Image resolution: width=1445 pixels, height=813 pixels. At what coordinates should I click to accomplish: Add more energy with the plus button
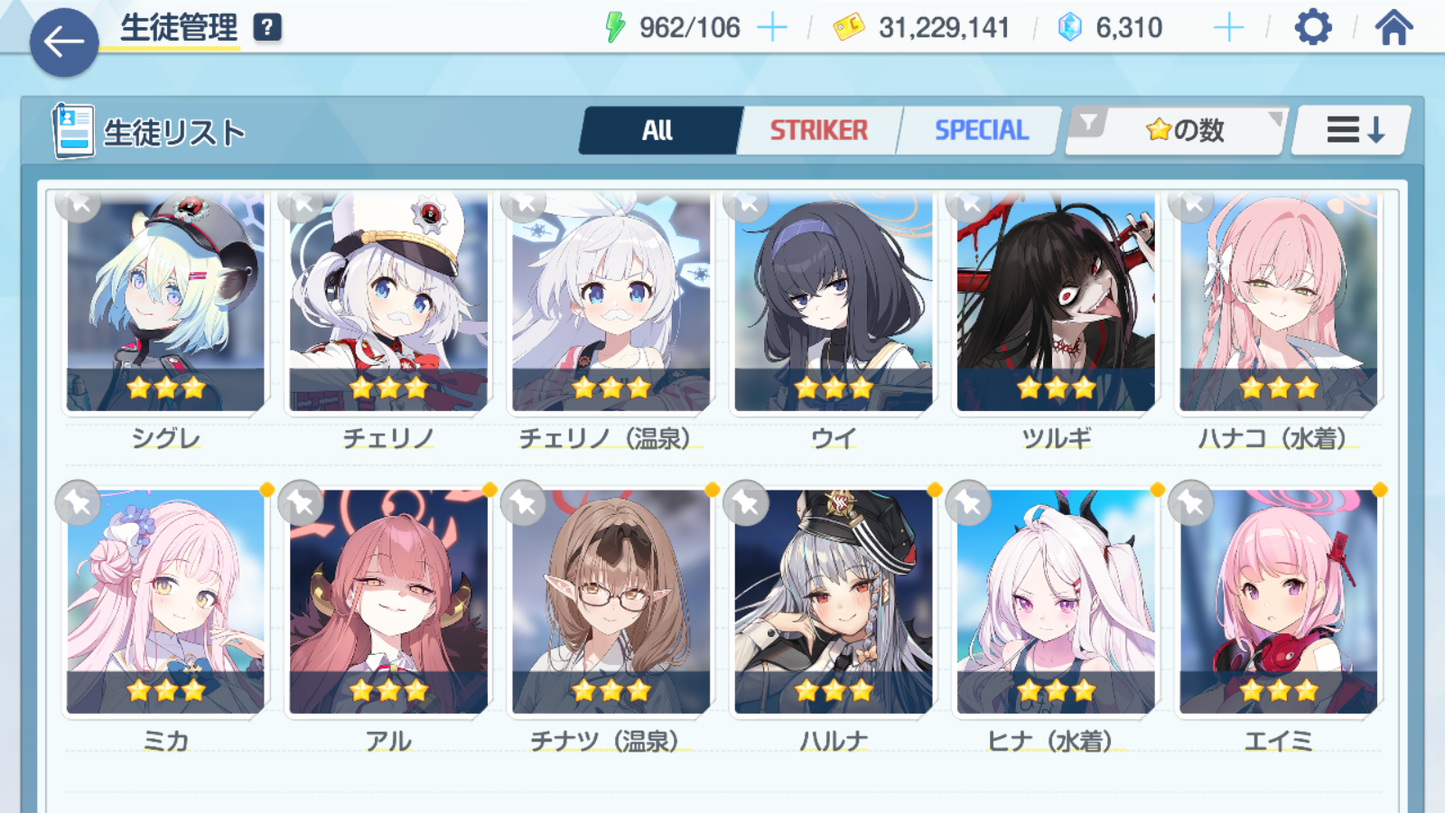coord(772,27)
